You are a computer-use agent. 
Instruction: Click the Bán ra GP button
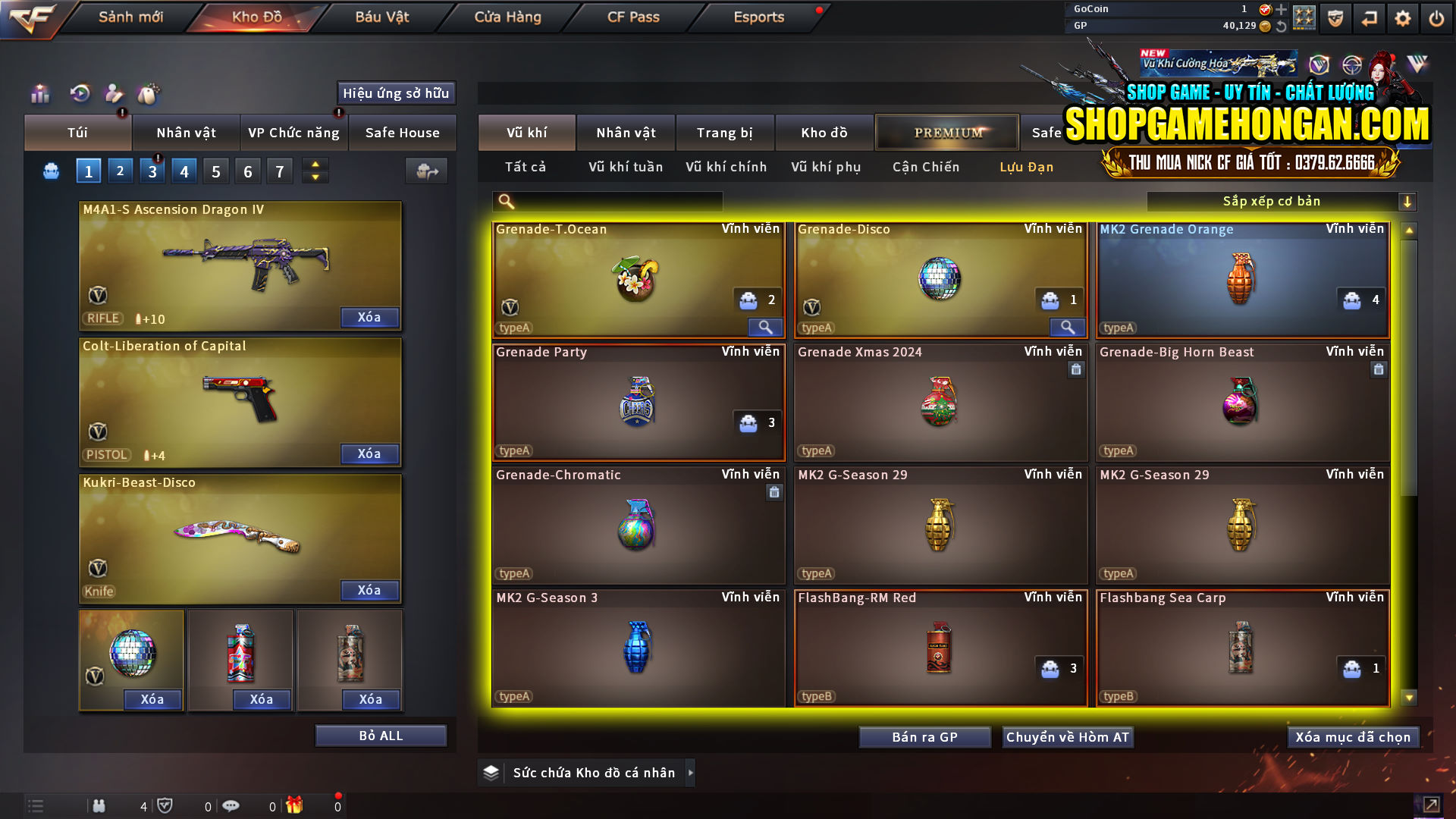924,736
